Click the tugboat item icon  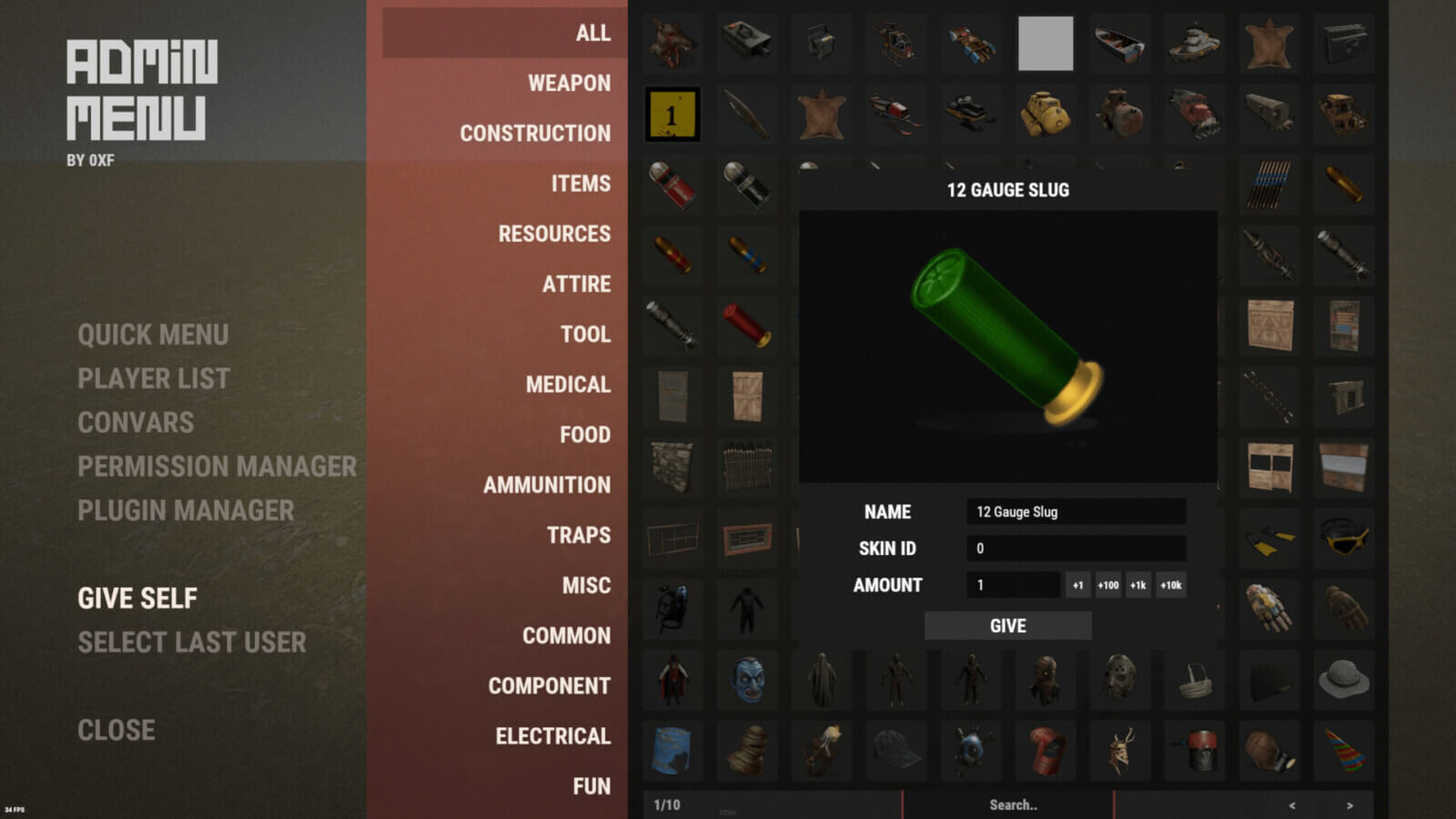pos(1194,42)
